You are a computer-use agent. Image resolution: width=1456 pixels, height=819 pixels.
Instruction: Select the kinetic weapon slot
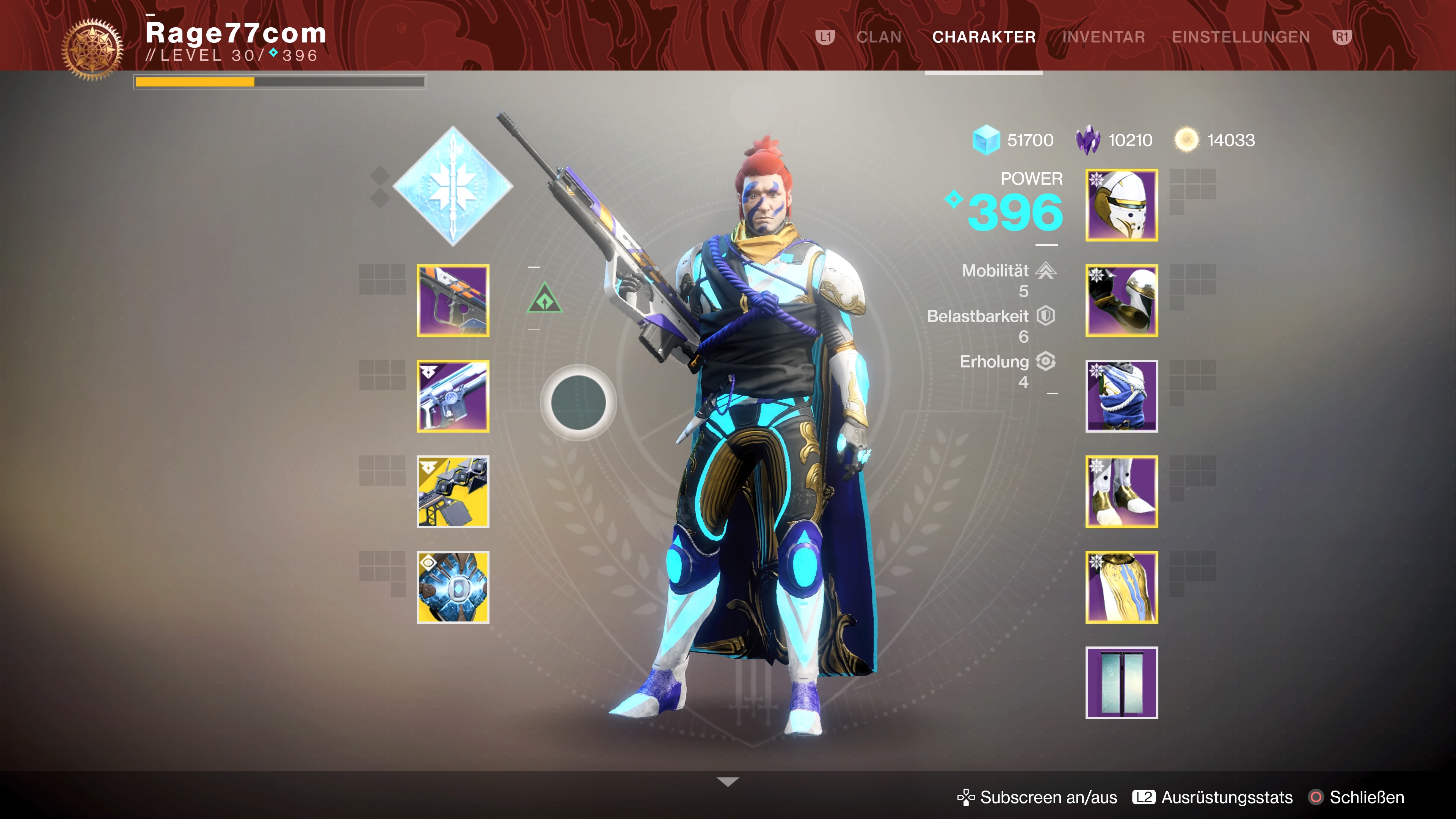click(x=453, y=301)
